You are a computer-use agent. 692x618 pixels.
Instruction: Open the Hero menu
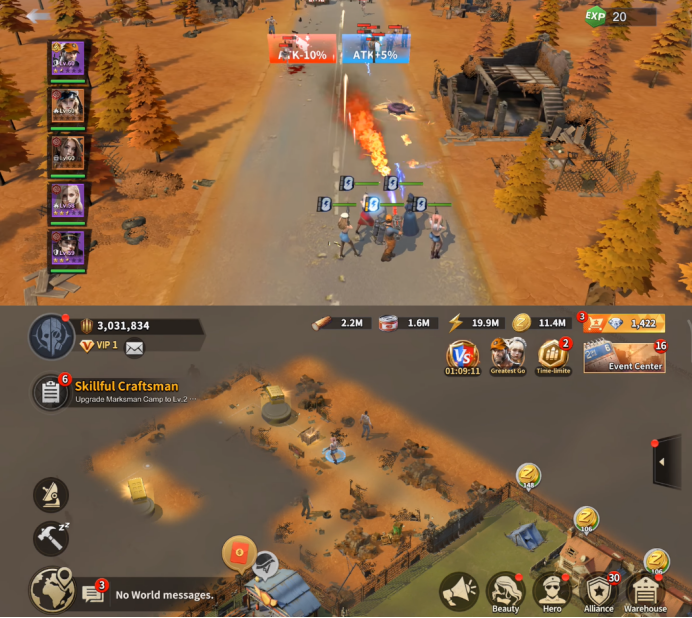(x=552, y=592)
